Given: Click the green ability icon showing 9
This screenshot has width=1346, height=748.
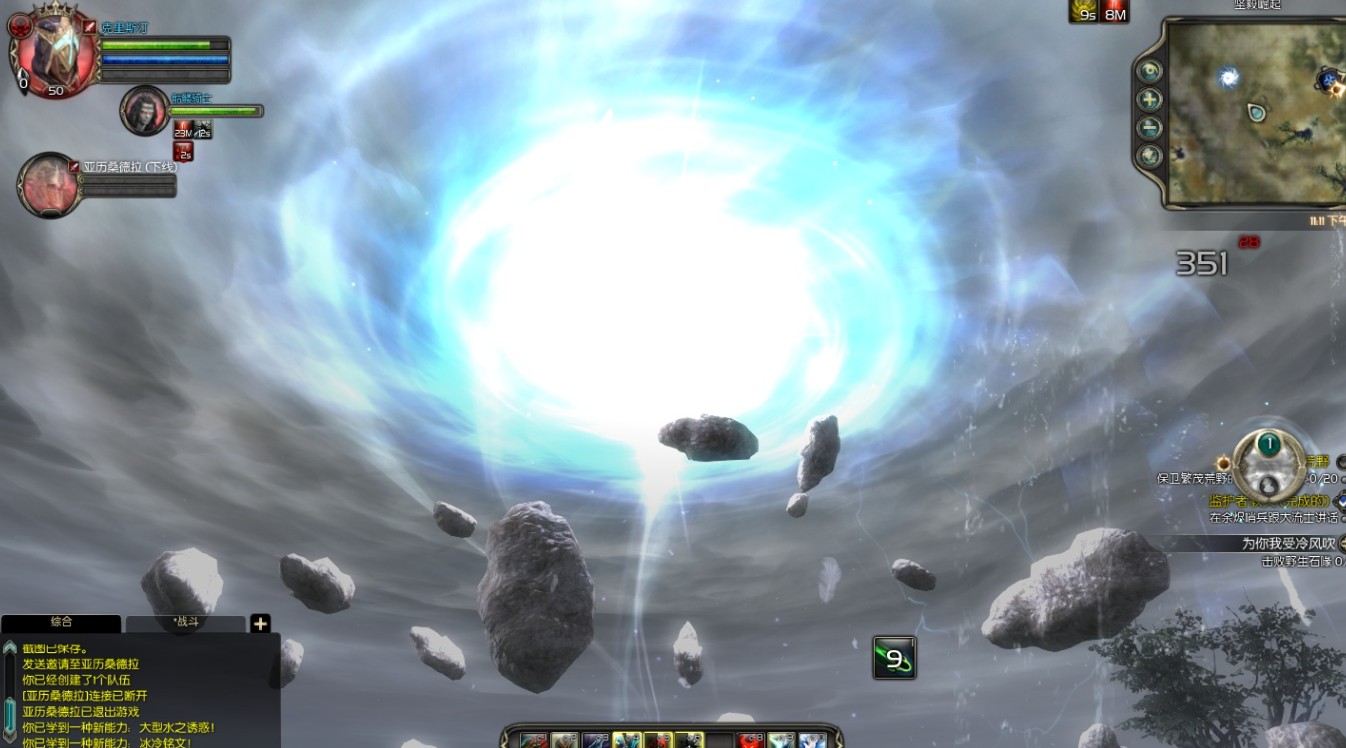Looking at the screenshot, I should 894,657.
